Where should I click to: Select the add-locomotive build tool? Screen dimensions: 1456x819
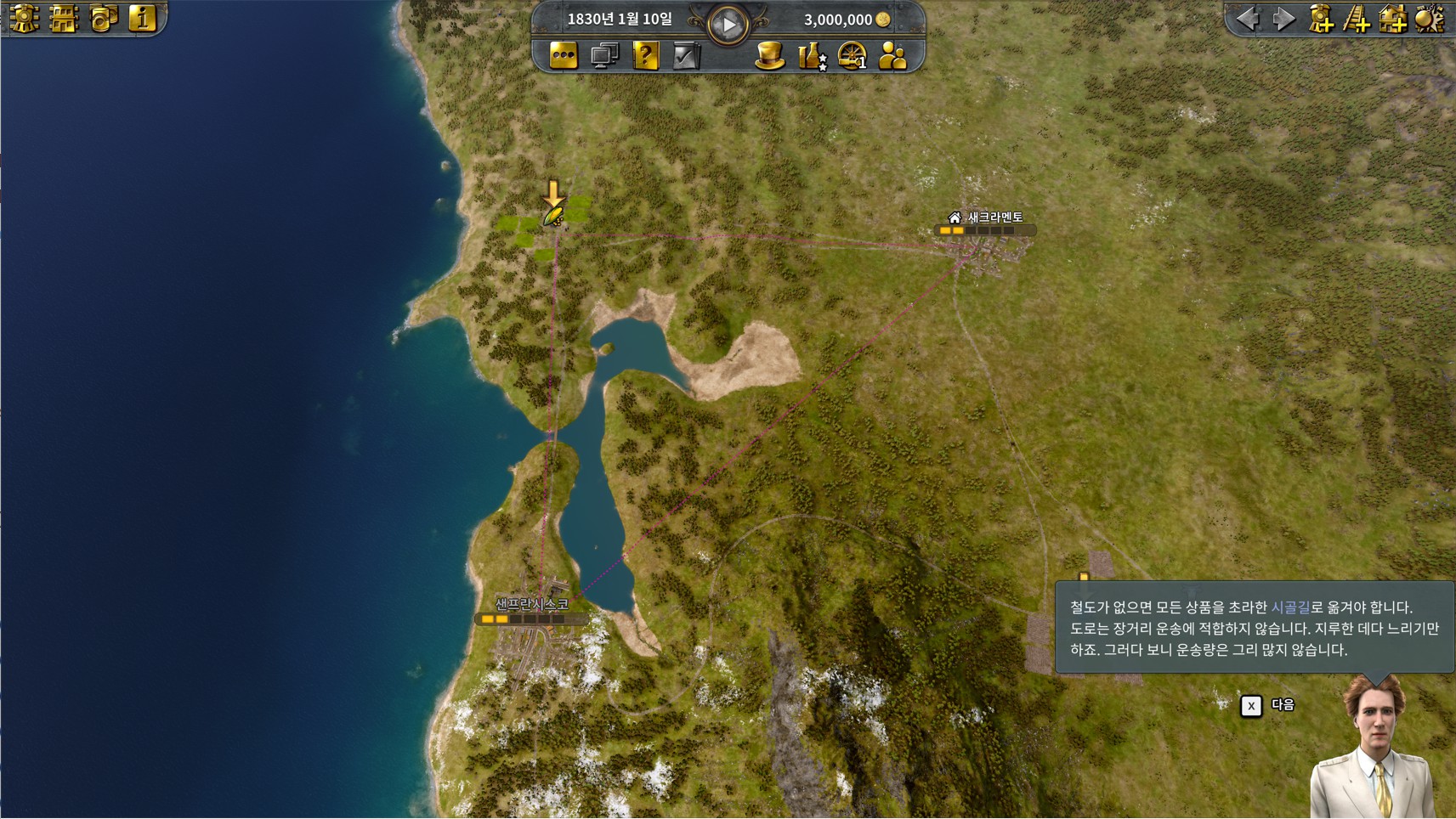pos(1321,18)
